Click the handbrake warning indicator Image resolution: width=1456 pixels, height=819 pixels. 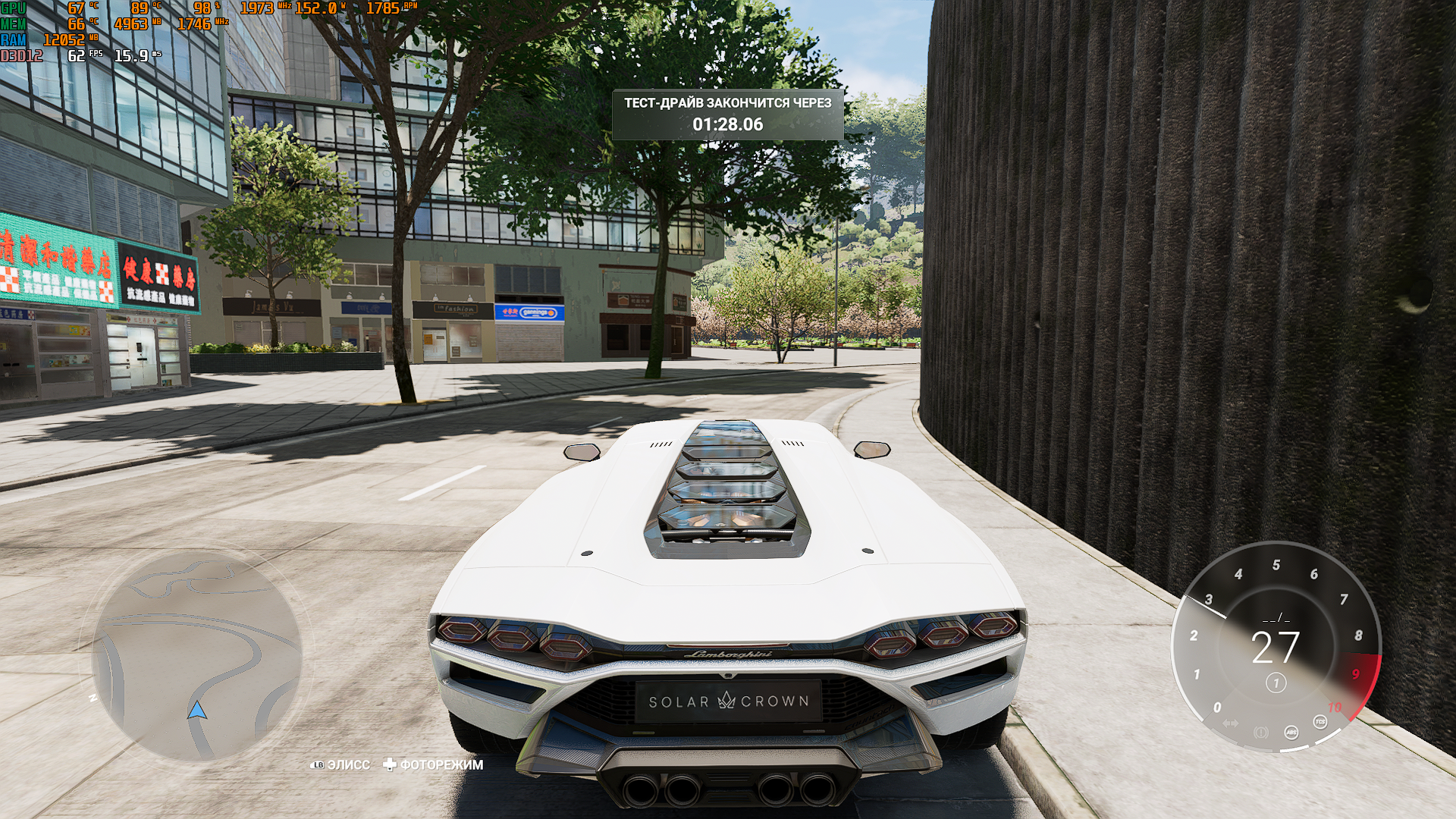click(1261, 733)
